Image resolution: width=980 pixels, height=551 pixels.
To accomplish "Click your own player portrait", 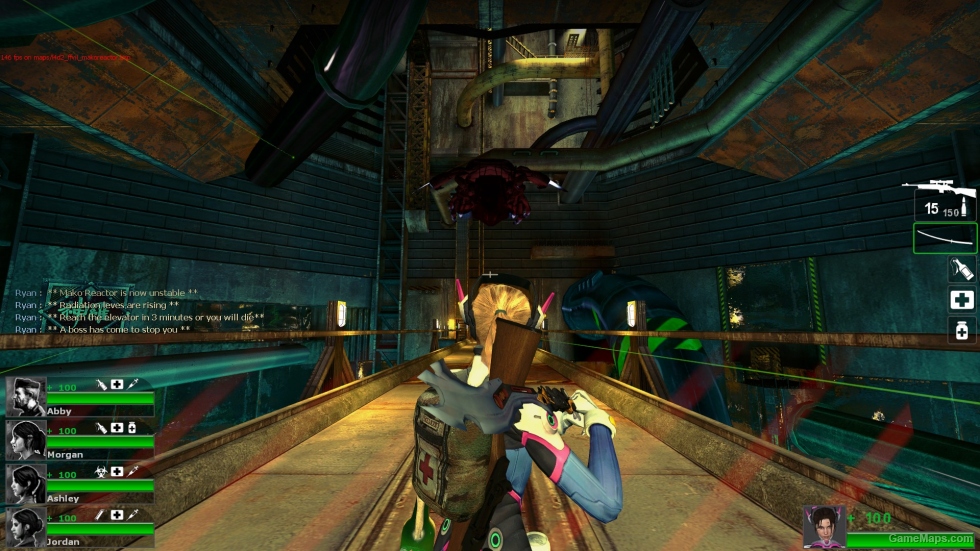I will pyautogui.click(x=824, y=524).
